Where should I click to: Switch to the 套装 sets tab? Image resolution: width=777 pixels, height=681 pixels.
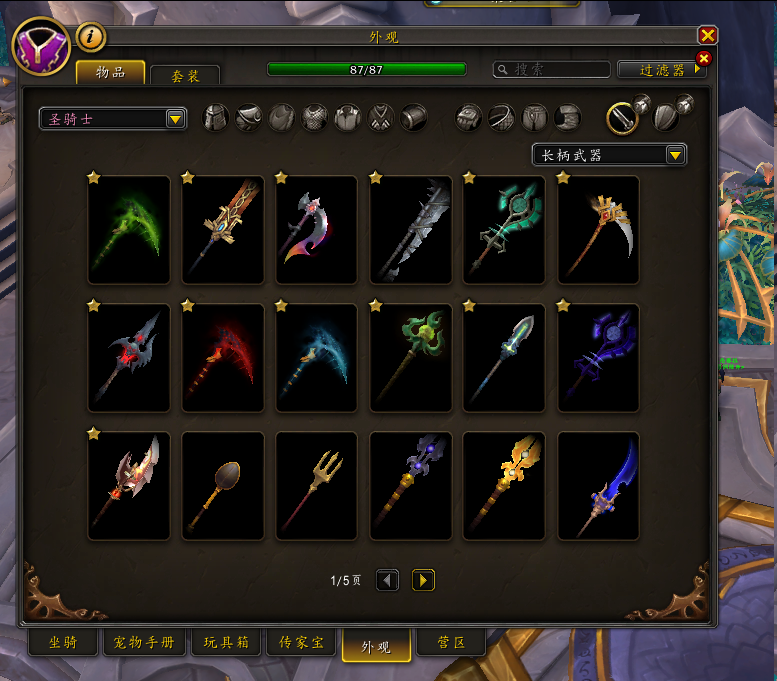pos(184,74)
